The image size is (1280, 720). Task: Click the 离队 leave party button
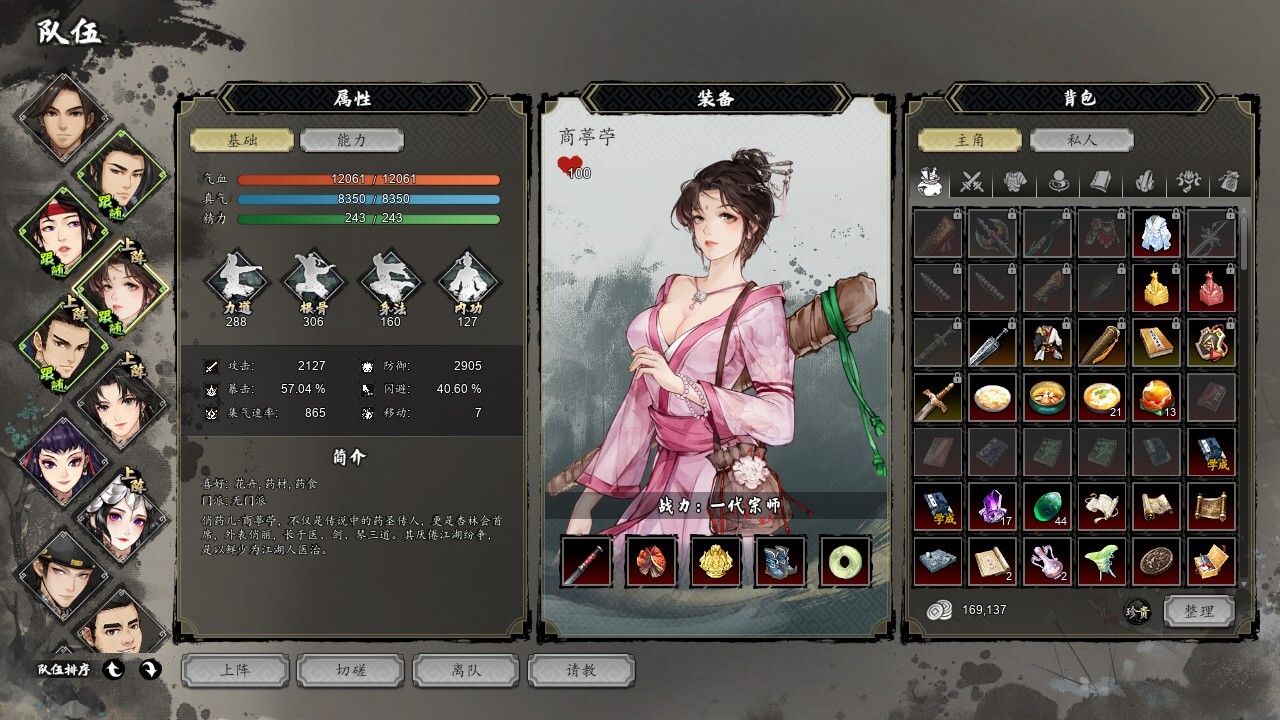tap(466, 670)
